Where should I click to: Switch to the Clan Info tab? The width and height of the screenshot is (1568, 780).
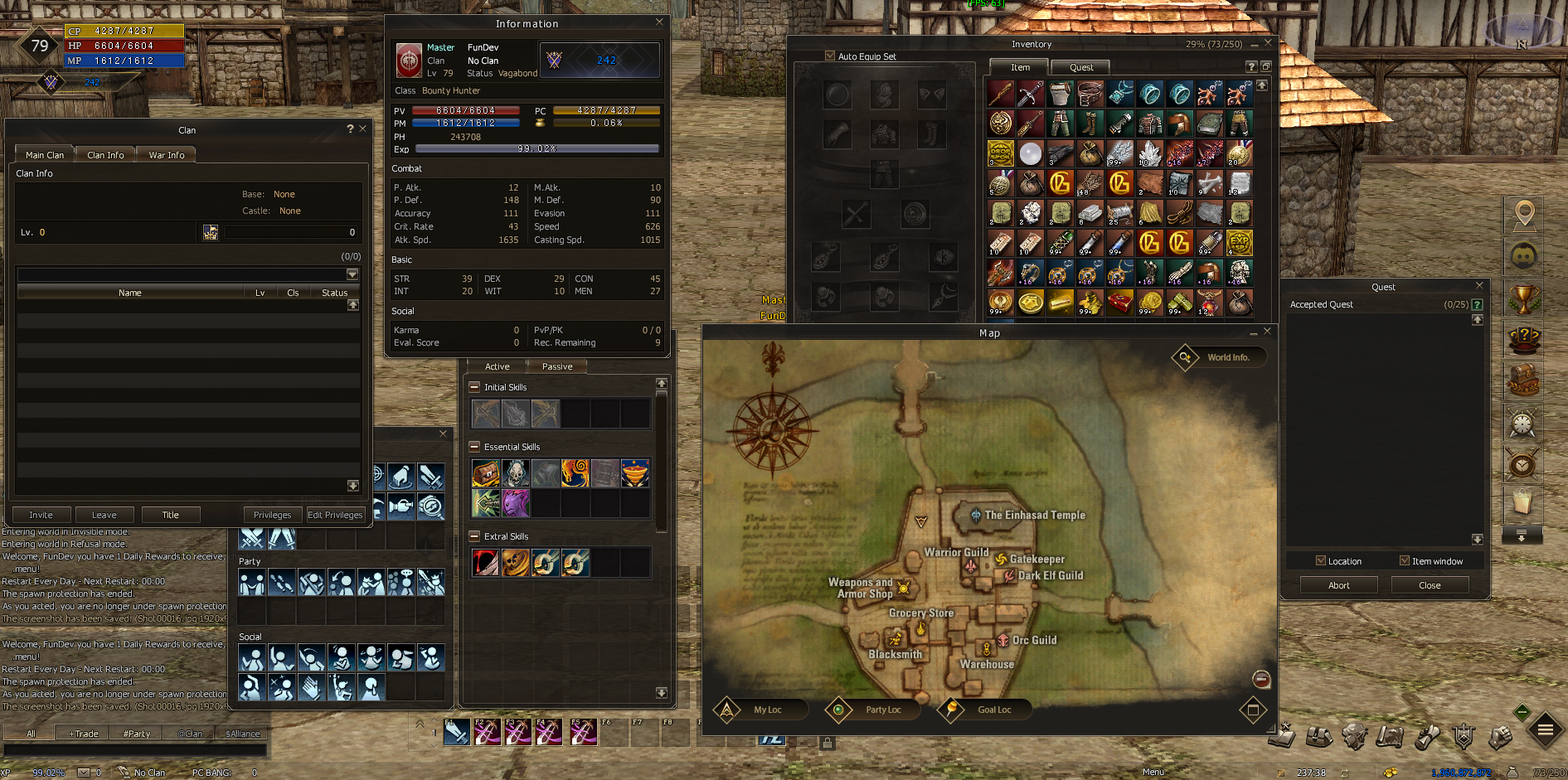[105, 155]
